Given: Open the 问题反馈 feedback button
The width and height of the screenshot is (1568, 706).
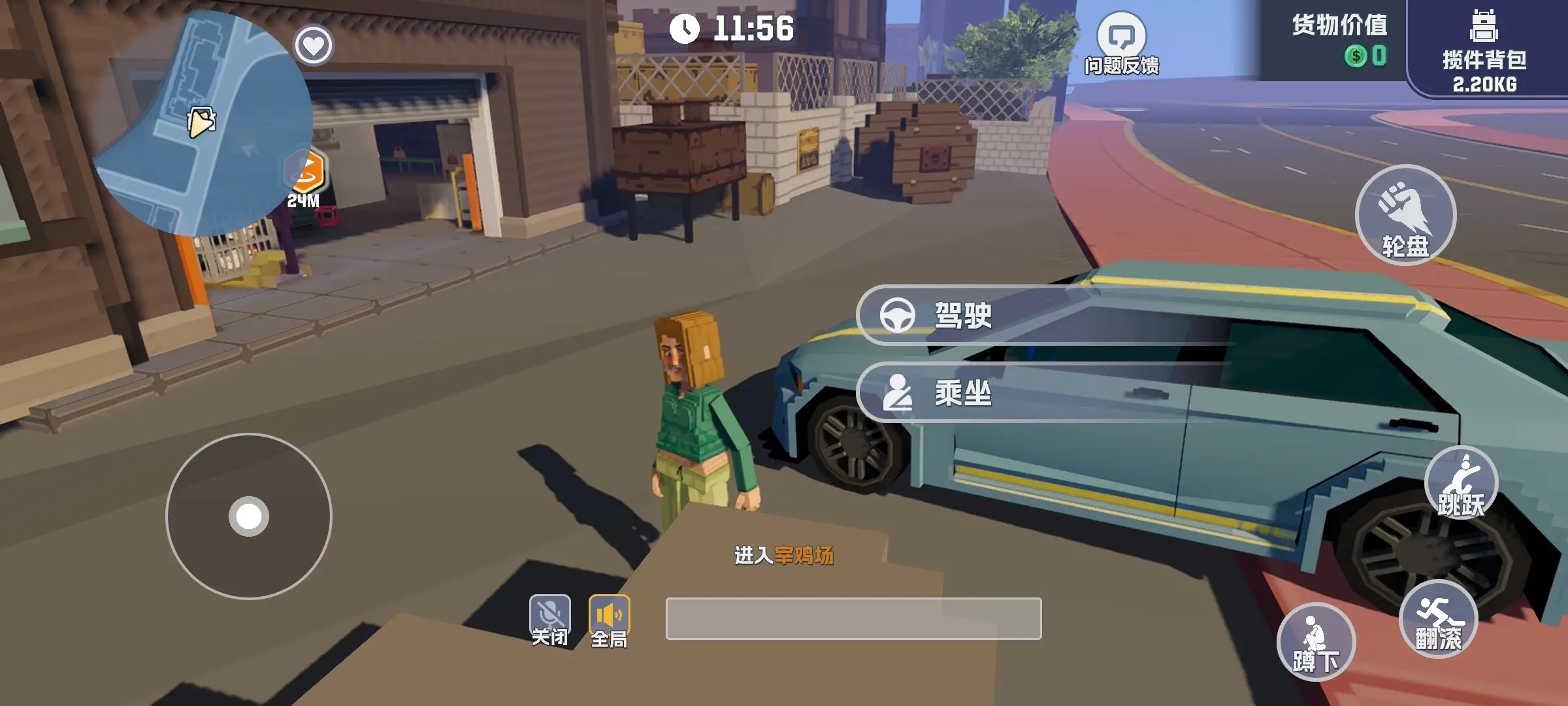Looking at the screenshot, I should click(x=1121, y=44).
